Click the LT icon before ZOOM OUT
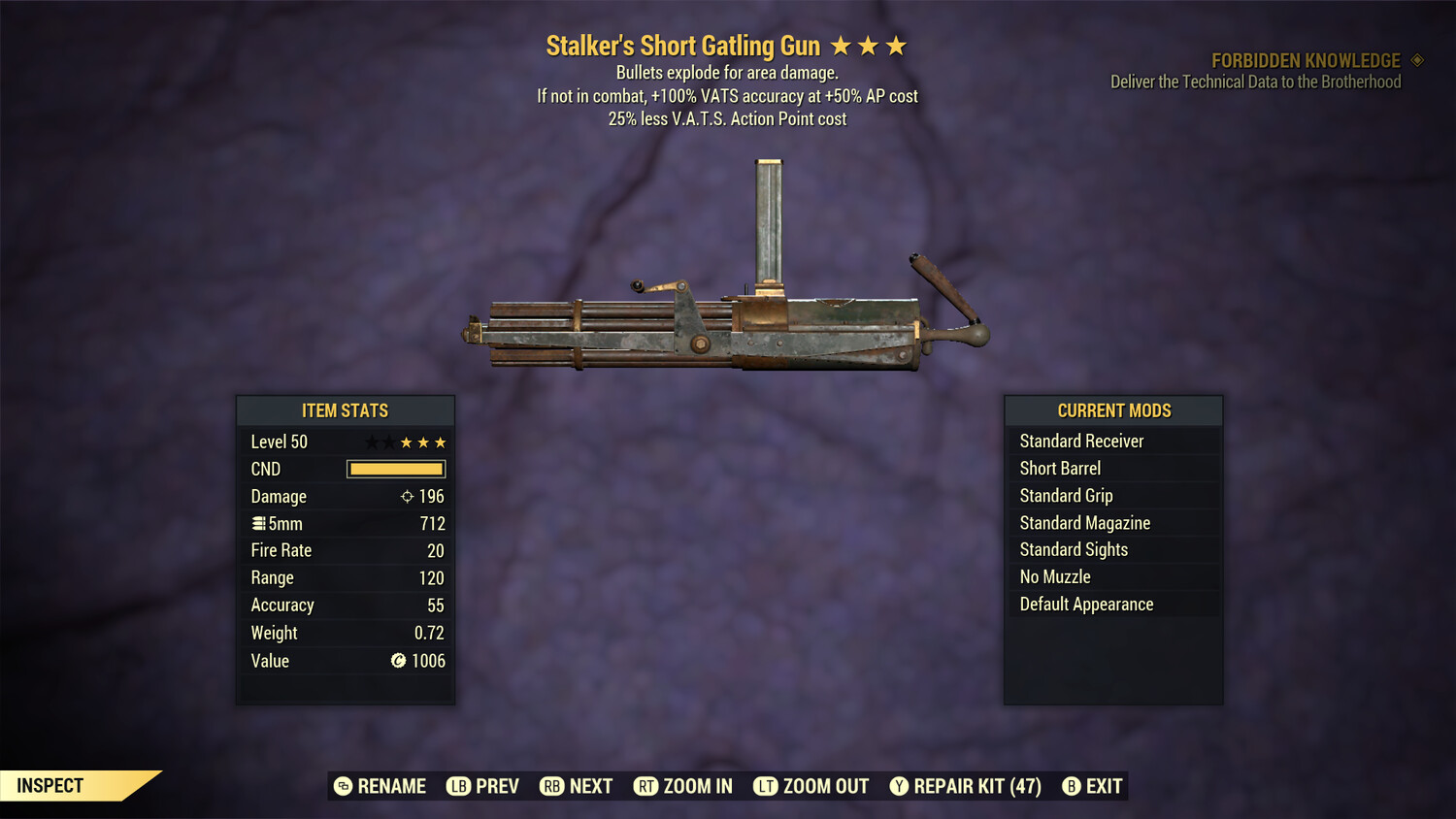The width and height of the screenshot is (1456, 819). (765, 786)
